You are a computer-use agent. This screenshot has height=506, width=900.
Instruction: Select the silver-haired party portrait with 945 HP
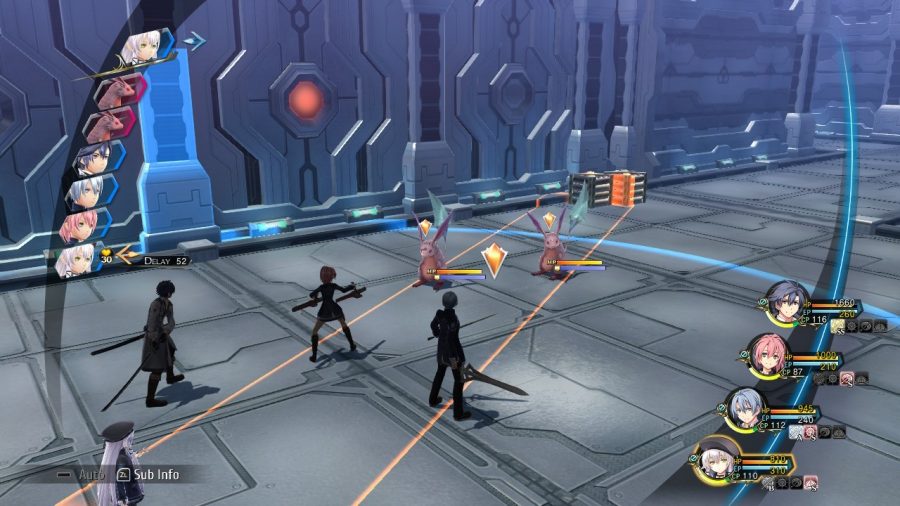click(744, 407)
